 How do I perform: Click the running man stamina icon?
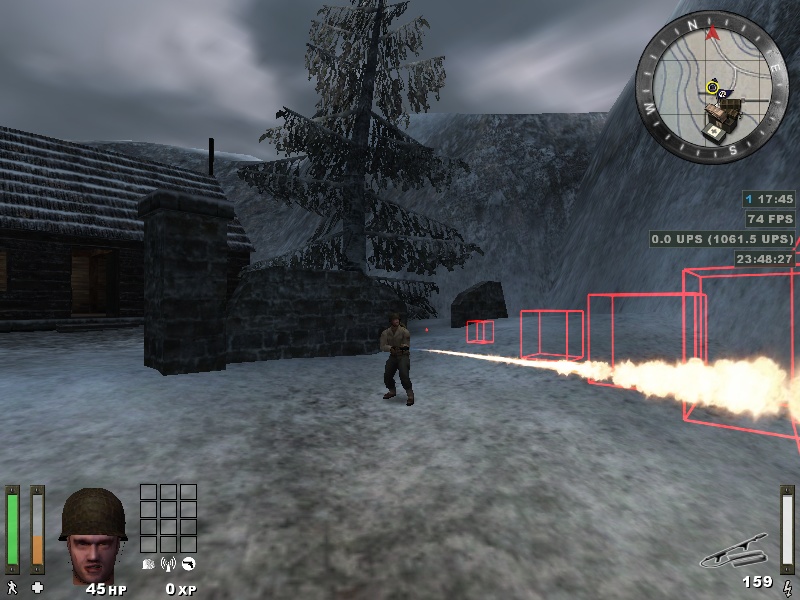point(12,587)
